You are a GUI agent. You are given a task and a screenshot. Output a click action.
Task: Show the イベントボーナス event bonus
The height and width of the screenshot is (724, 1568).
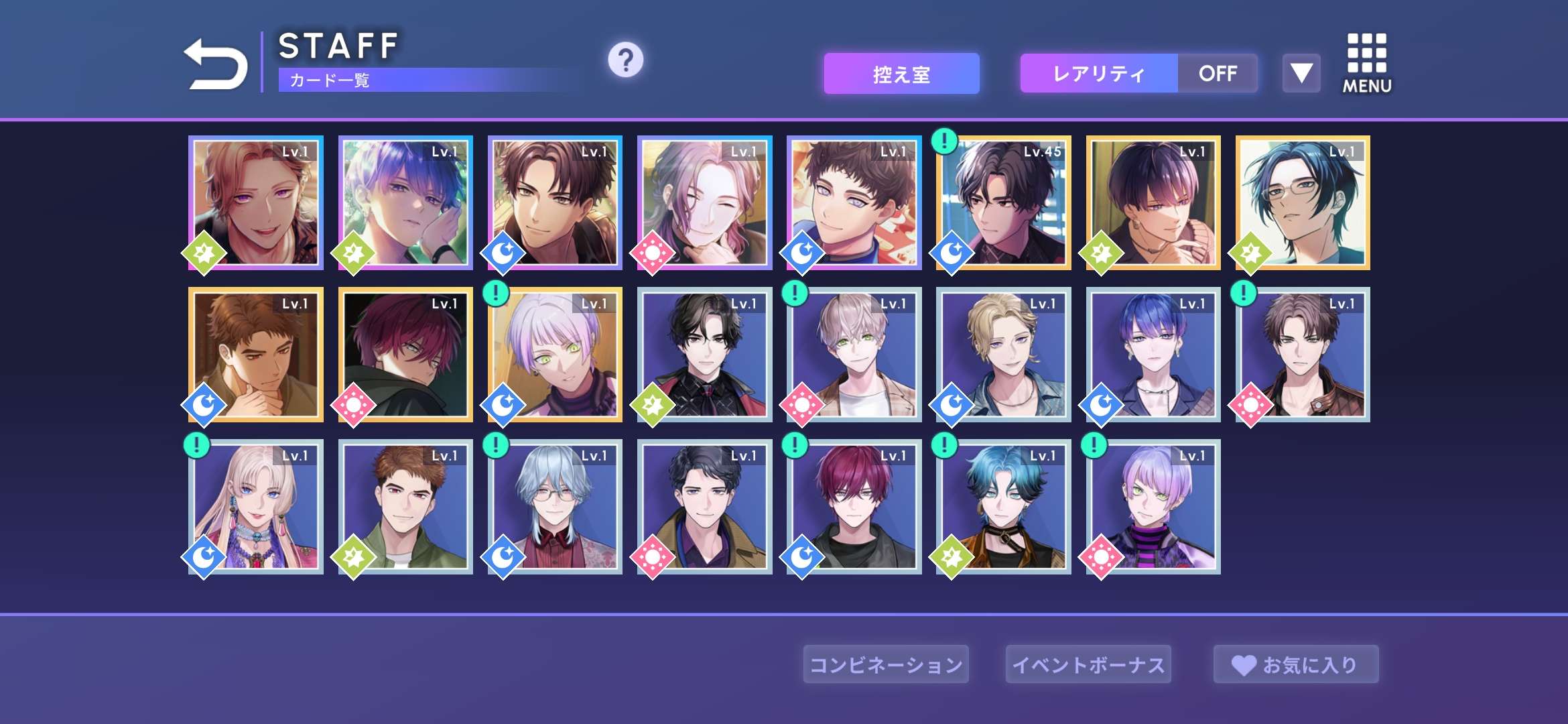(1088, 664)
